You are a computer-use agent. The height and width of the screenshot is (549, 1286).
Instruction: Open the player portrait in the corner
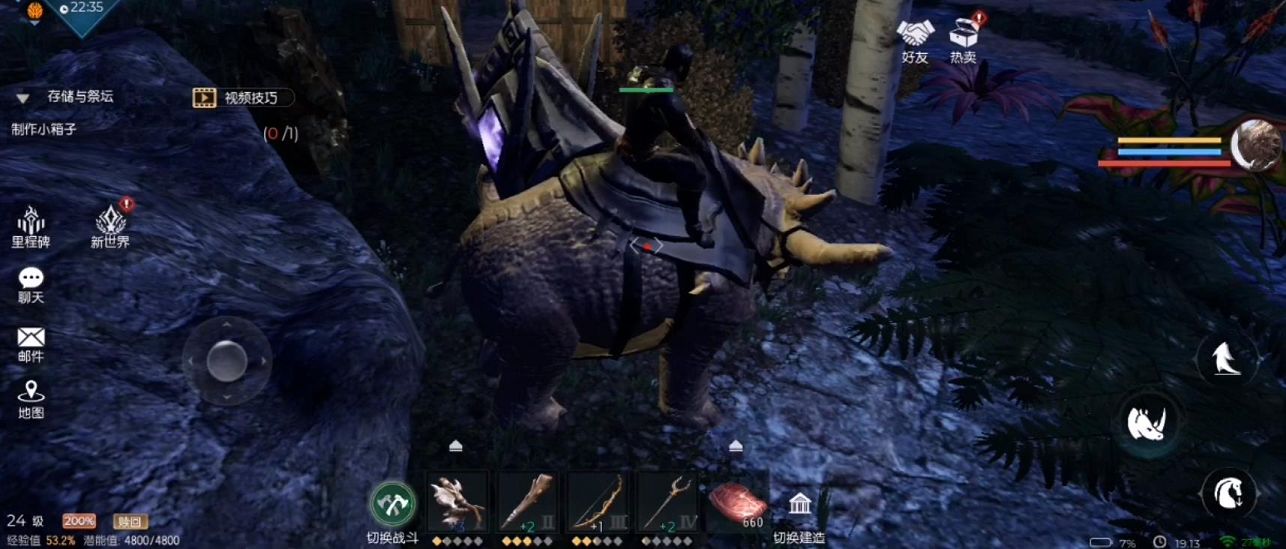[1257, 145]
